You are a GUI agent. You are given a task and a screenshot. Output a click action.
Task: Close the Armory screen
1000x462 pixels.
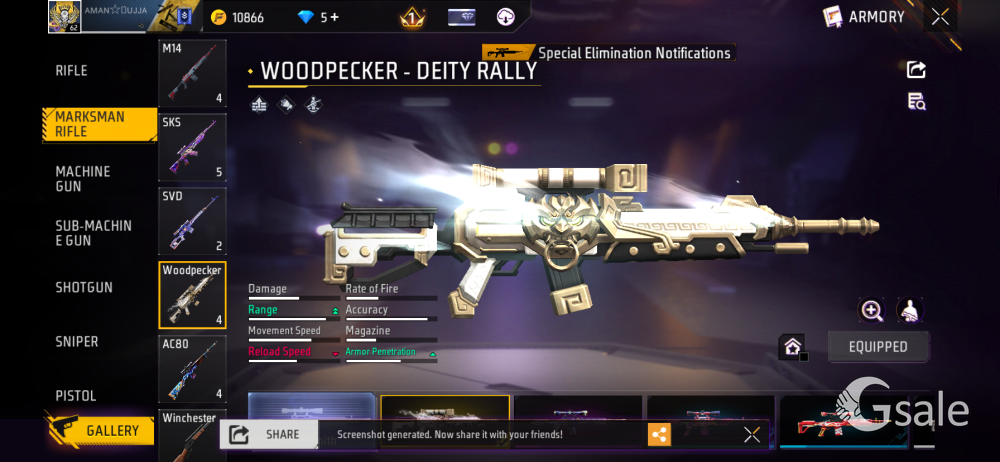point(940,17)
